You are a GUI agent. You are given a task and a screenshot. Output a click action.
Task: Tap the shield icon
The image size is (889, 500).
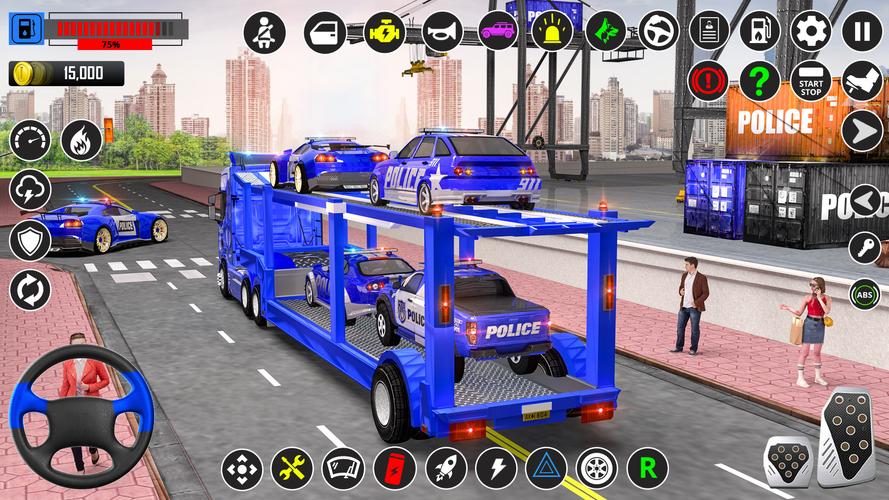[x=30, y=241]
